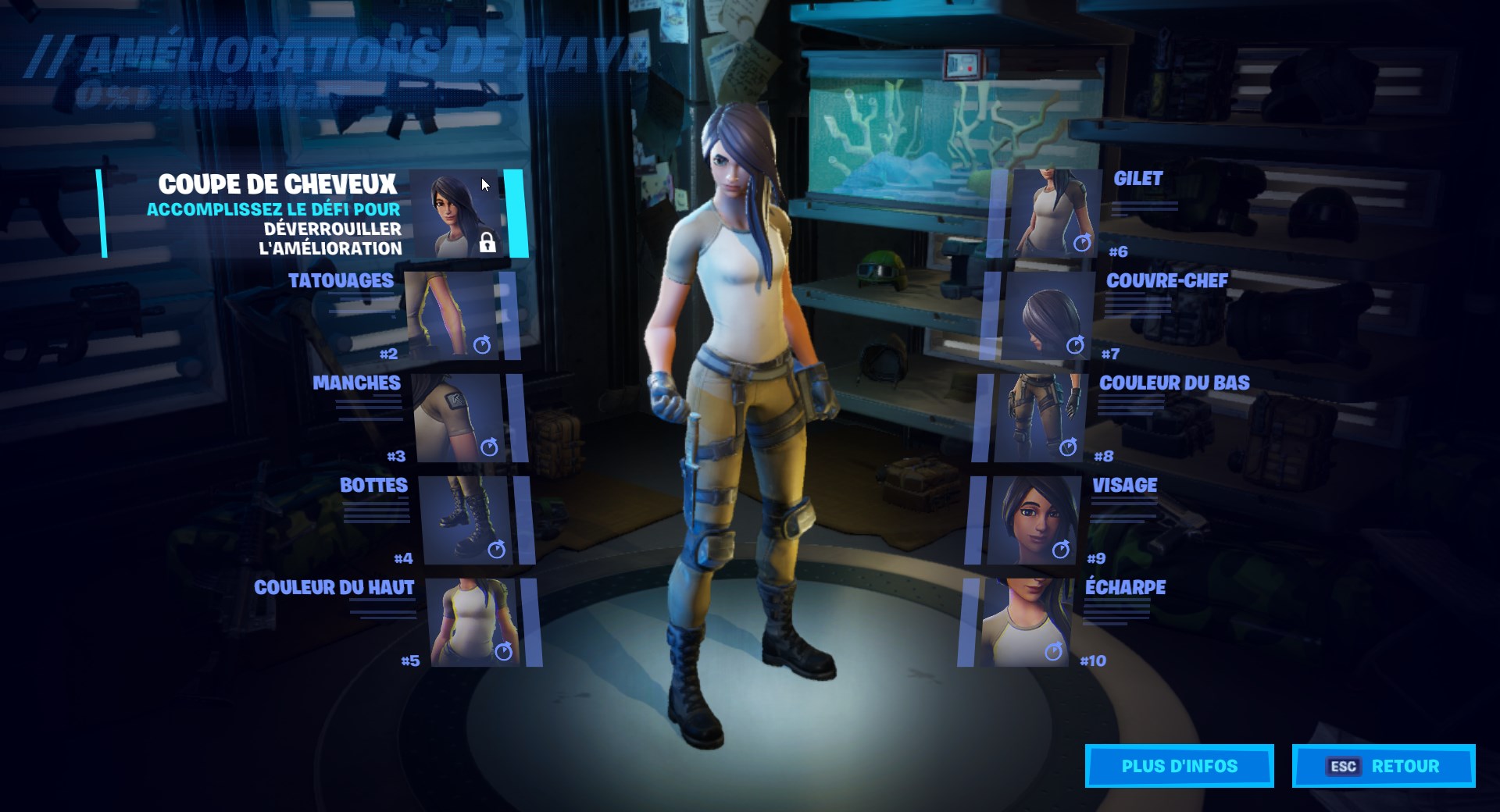Screen dimensions: 1500x812
Task: Open the Couleur du Bas upgrade
Action: (x=1040, y=418)
